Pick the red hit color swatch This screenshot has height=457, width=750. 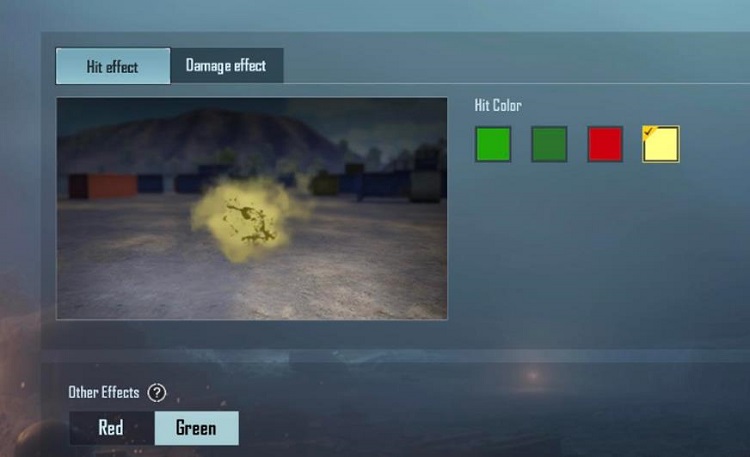[x=605, y=144]
